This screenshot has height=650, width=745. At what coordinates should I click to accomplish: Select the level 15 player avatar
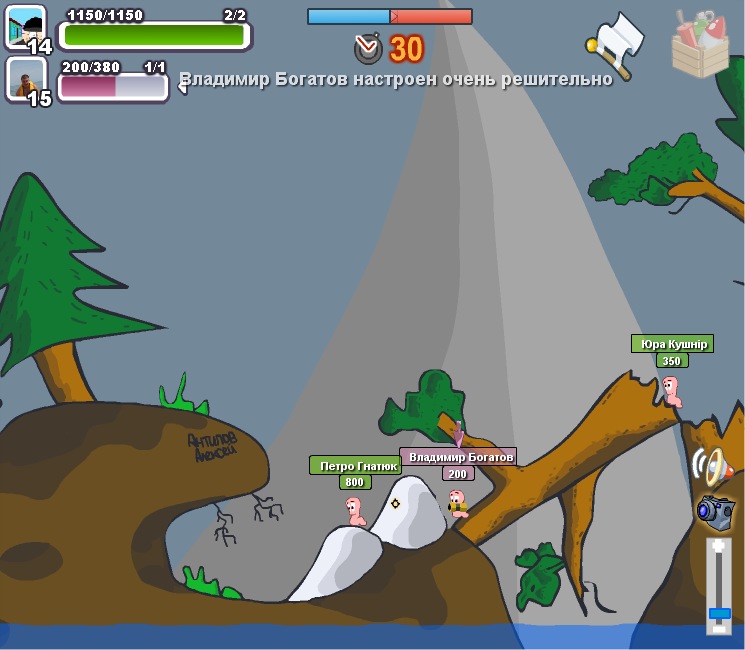pos(26,81)
